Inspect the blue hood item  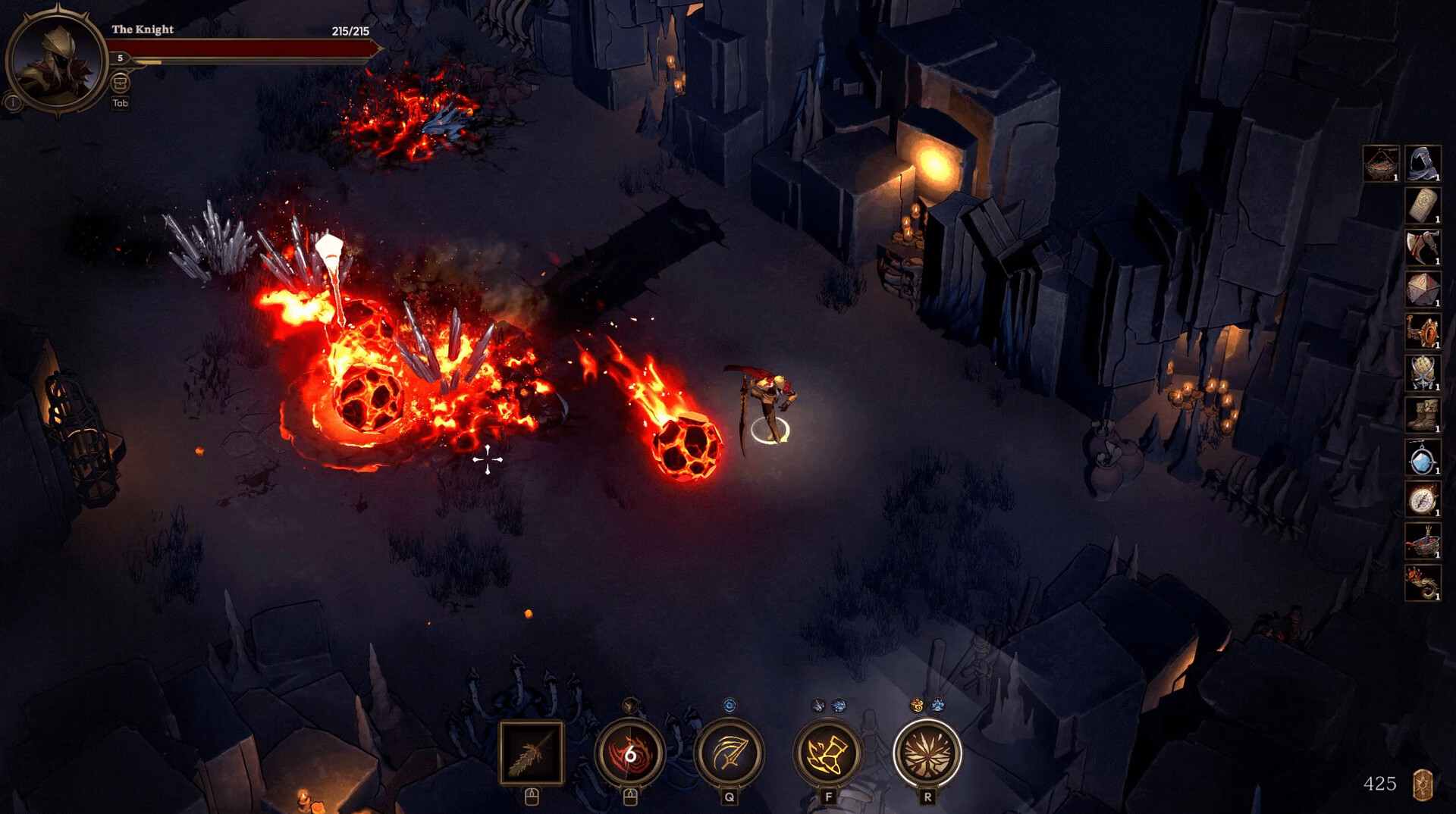point(1423,163)
